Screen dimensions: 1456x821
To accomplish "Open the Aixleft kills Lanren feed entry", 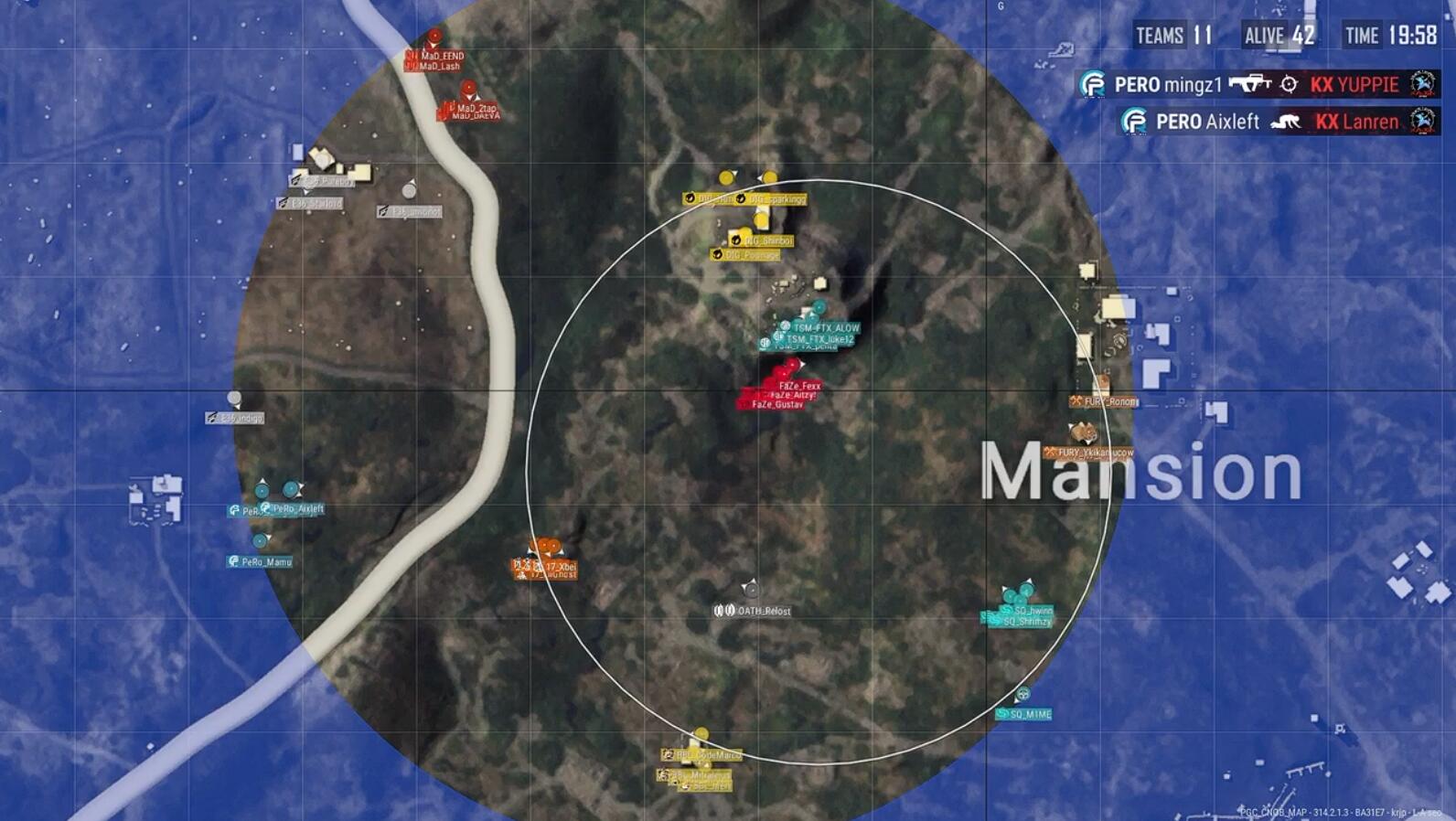I will [1278, 122].
